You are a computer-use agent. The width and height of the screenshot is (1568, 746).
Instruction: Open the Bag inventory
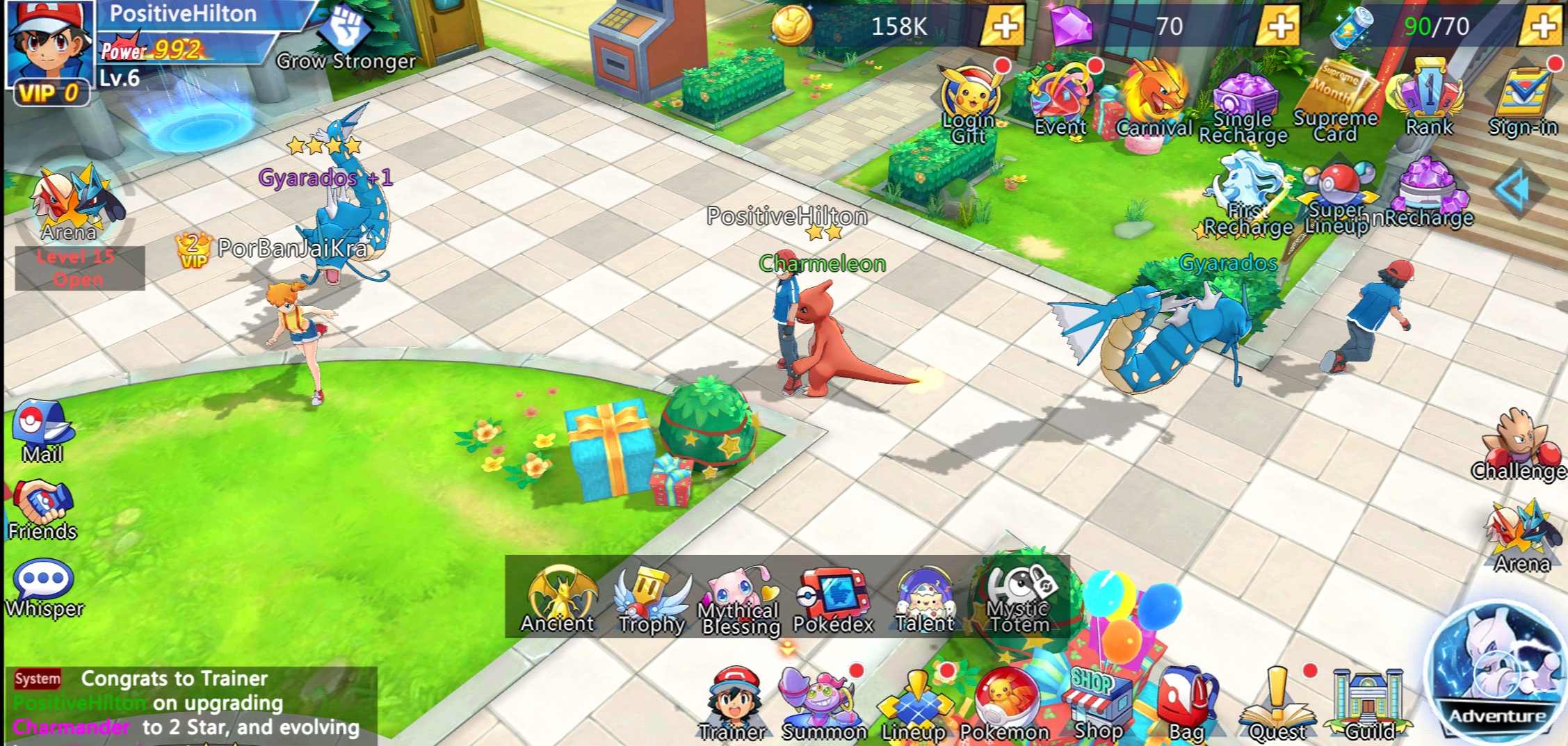[x=1186, y=704]
